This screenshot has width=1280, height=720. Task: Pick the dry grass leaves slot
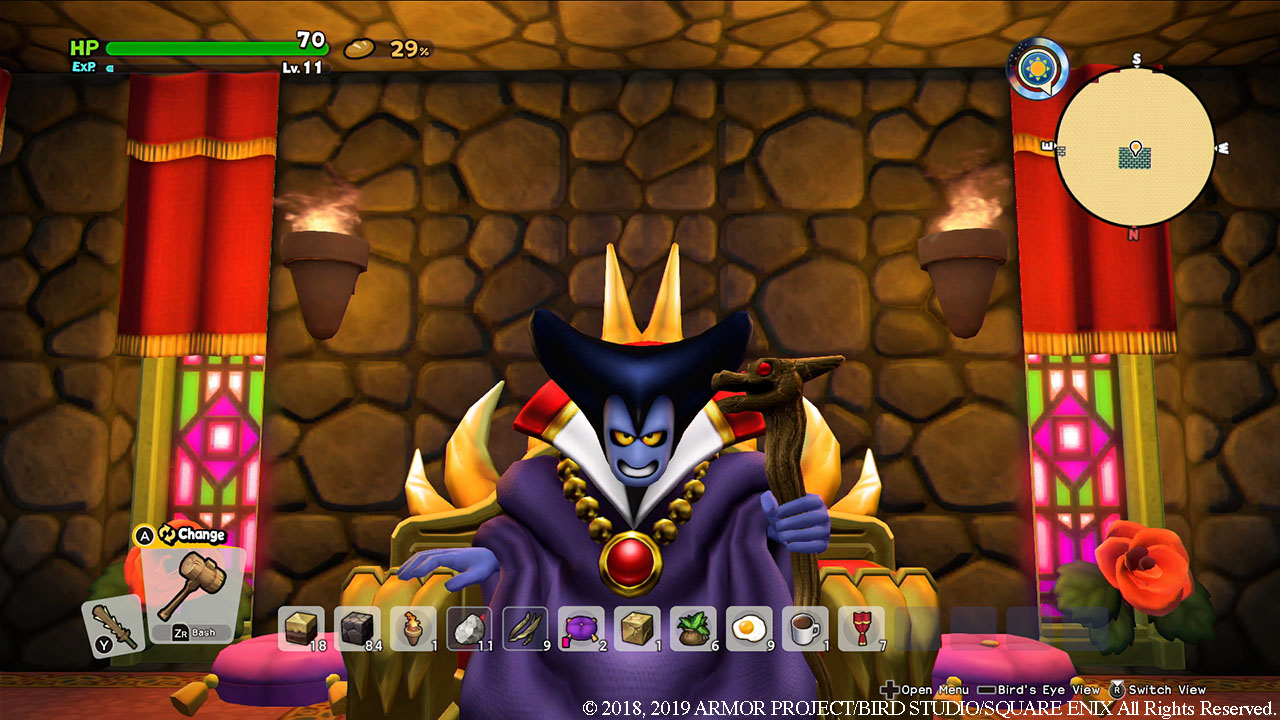[525, 628]
